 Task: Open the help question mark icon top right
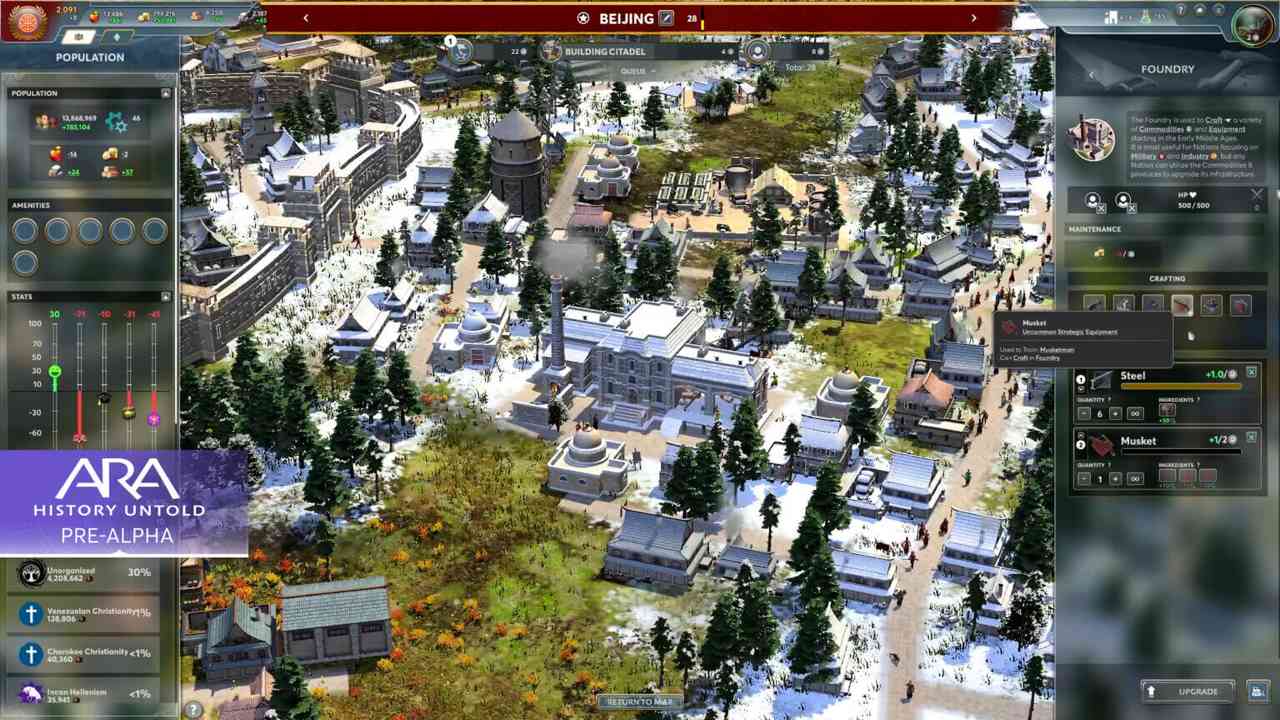[1181, 10]
